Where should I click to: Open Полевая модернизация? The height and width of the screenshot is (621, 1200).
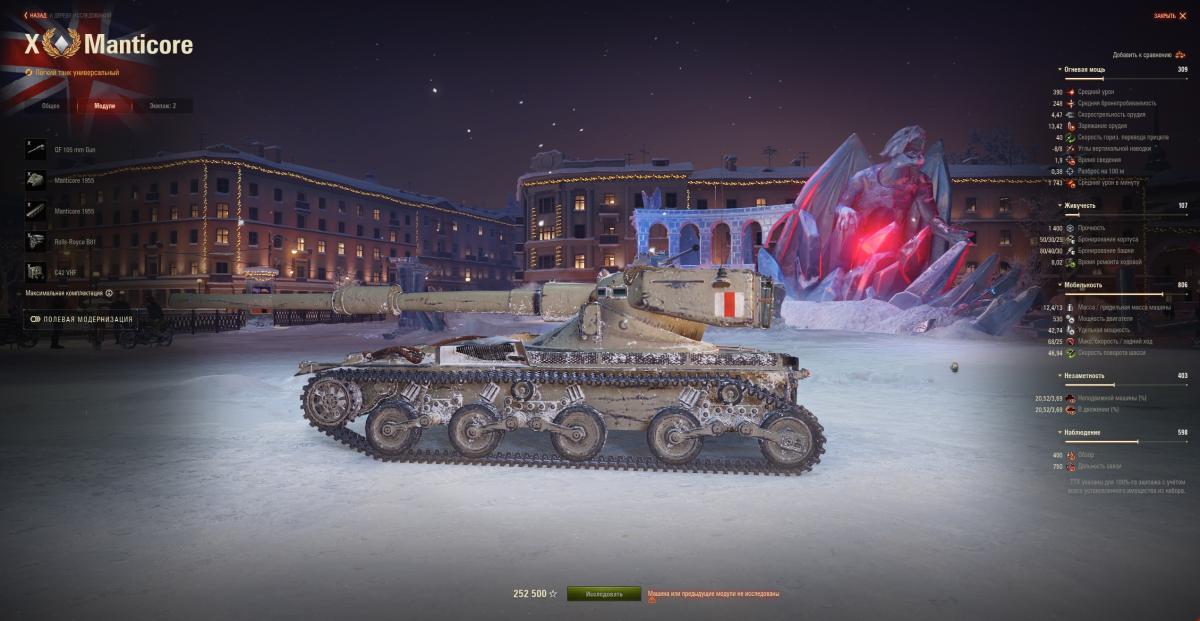(x=81, y=320)
